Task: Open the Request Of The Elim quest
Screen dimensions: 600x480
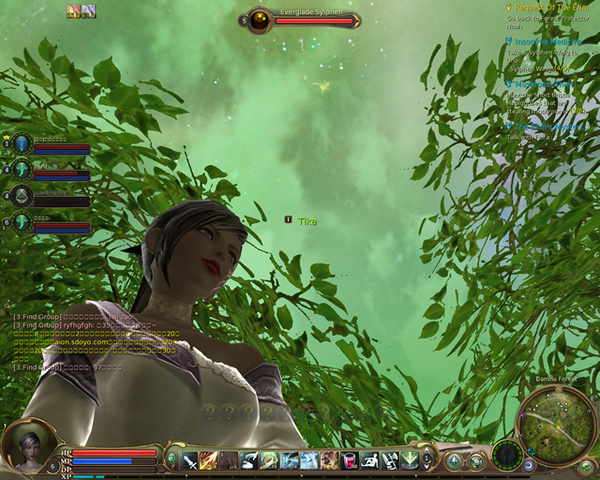Action: click(x=550, y=7)
